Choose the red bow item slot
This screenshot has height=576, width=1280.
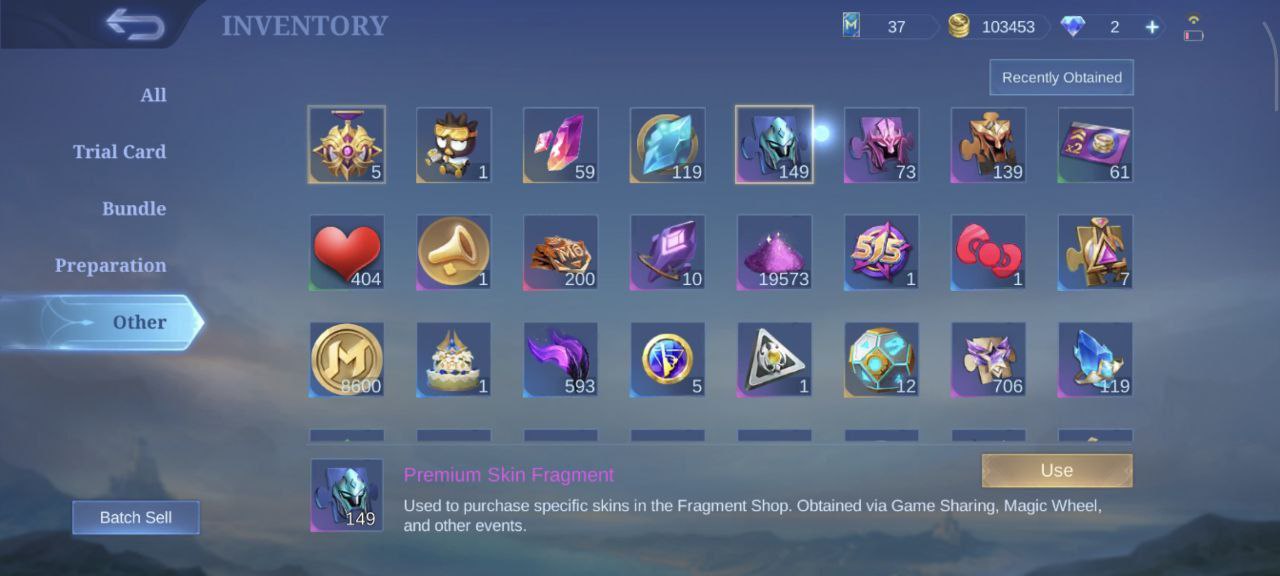988,252
